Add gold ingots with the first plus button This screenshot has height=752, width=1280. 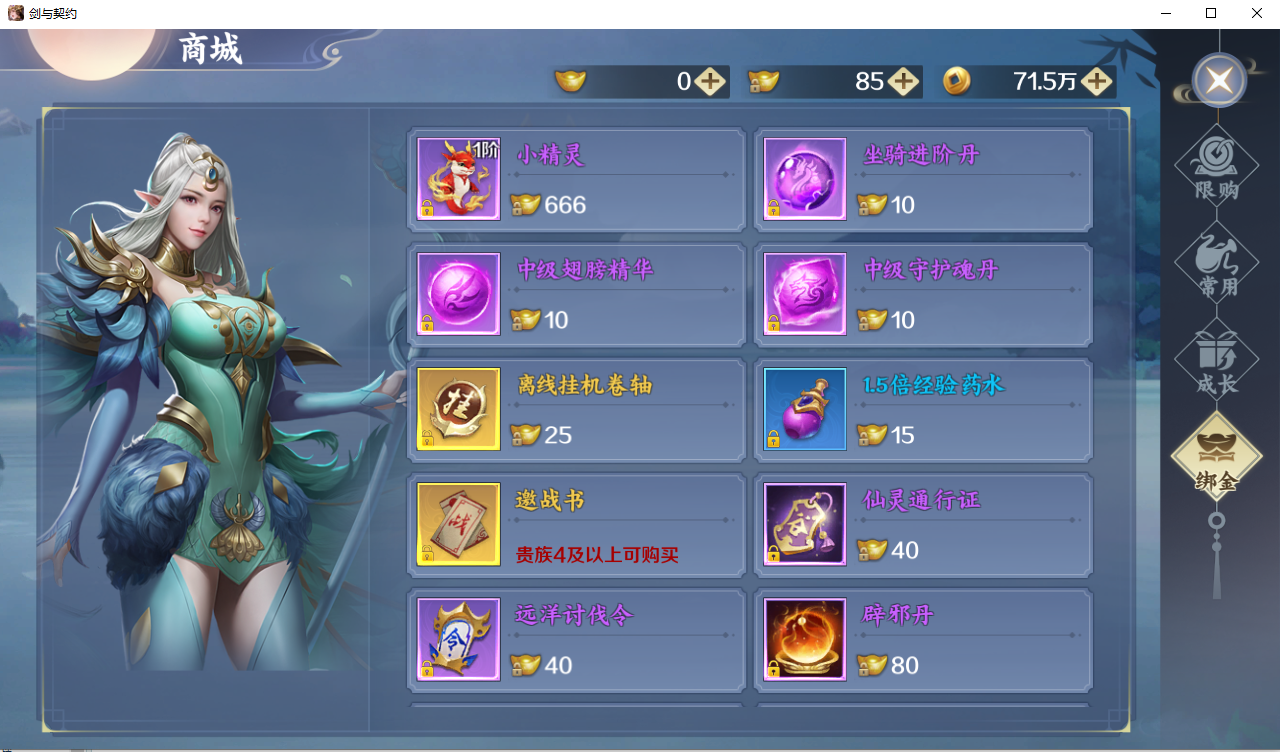710,82
